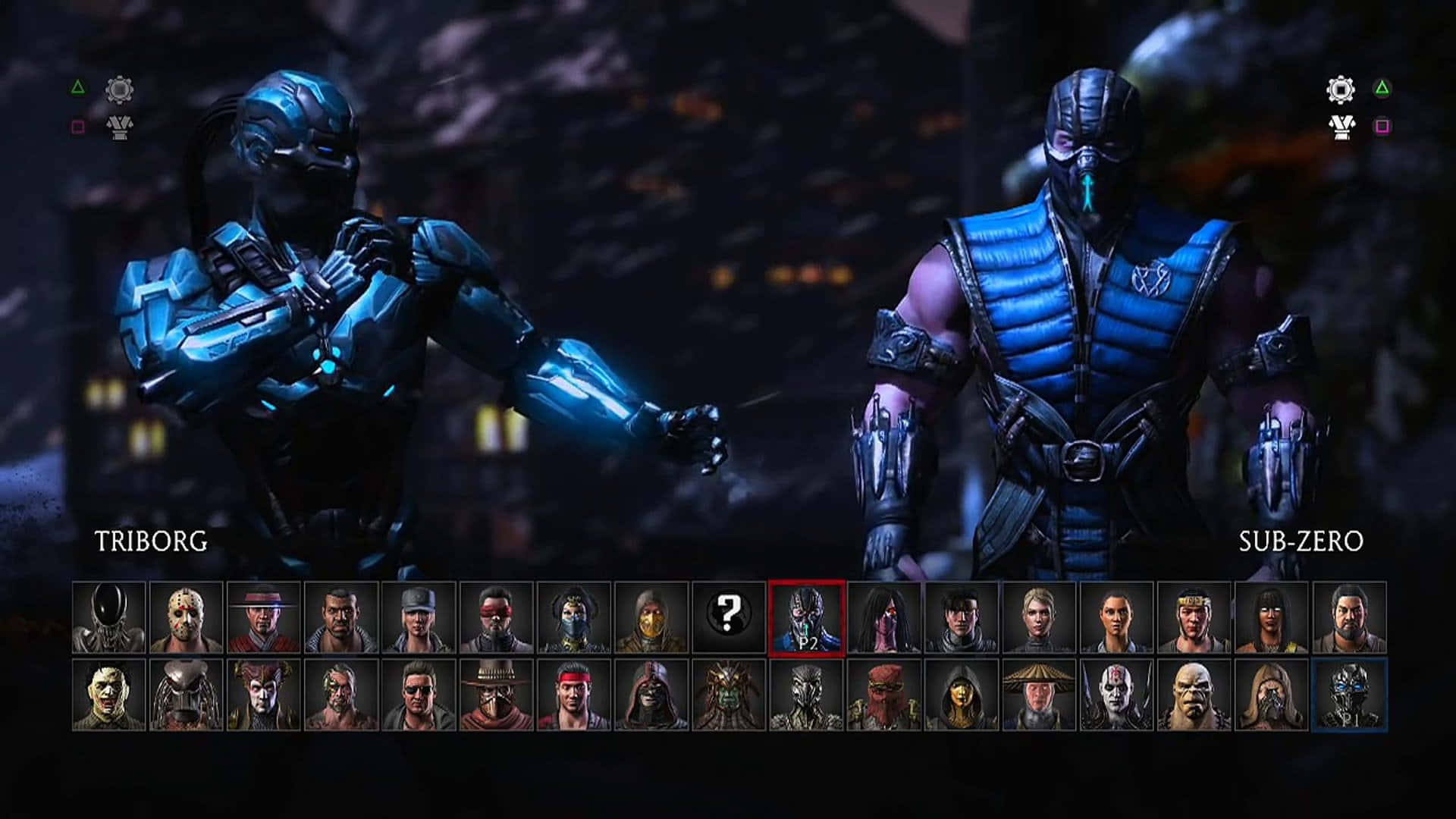The height and width of the screenshot is (819, 1456).
Task: Select Erron Black in the cowboy hat
Action: pyautogui.click(x=497, y=695)
